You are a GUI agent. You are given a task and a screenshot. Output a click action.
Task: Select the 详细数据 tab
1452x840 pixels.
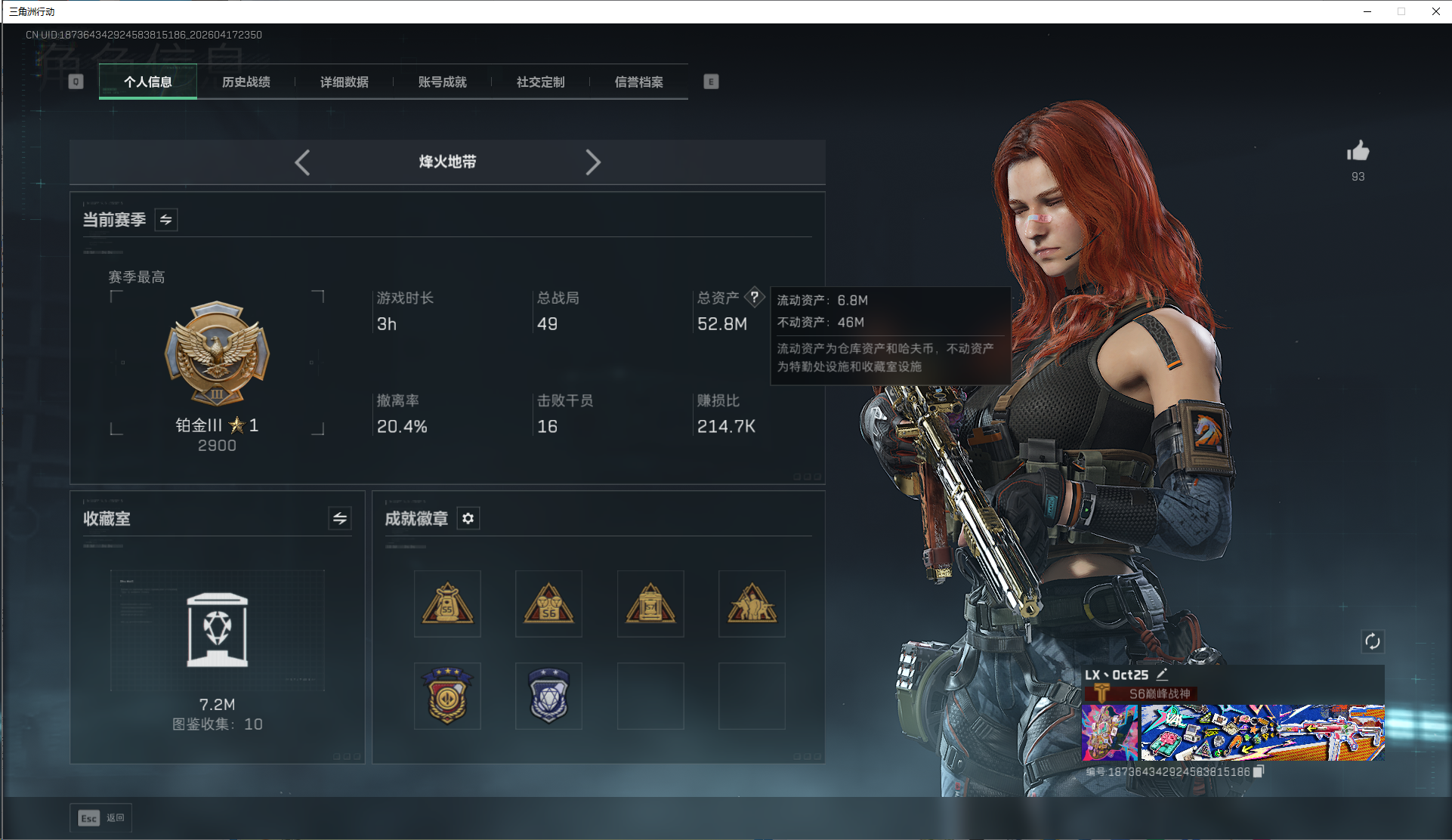(x=344, y=82)
